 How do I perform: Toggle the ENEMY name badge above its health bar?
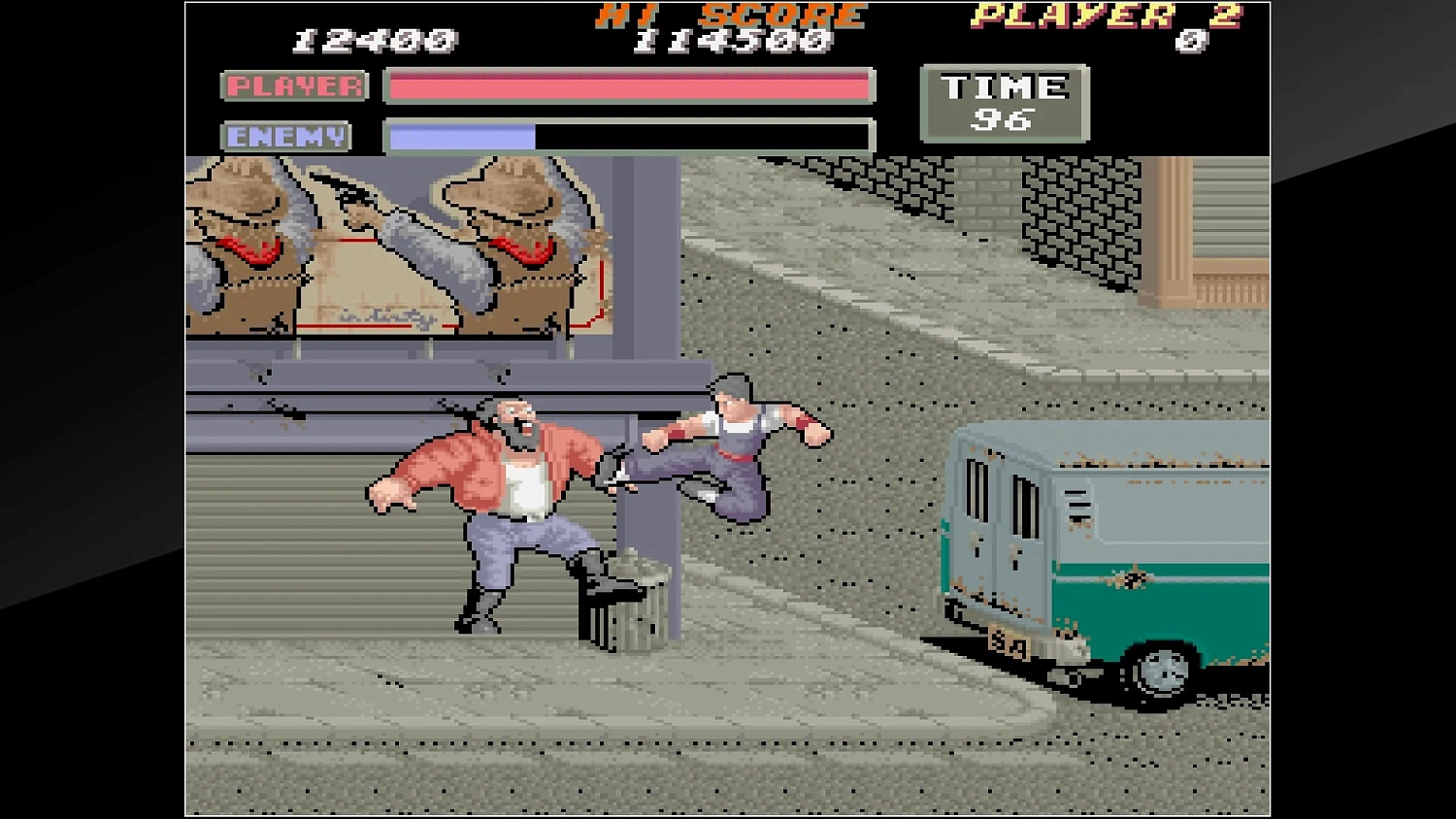pos(286,136)
